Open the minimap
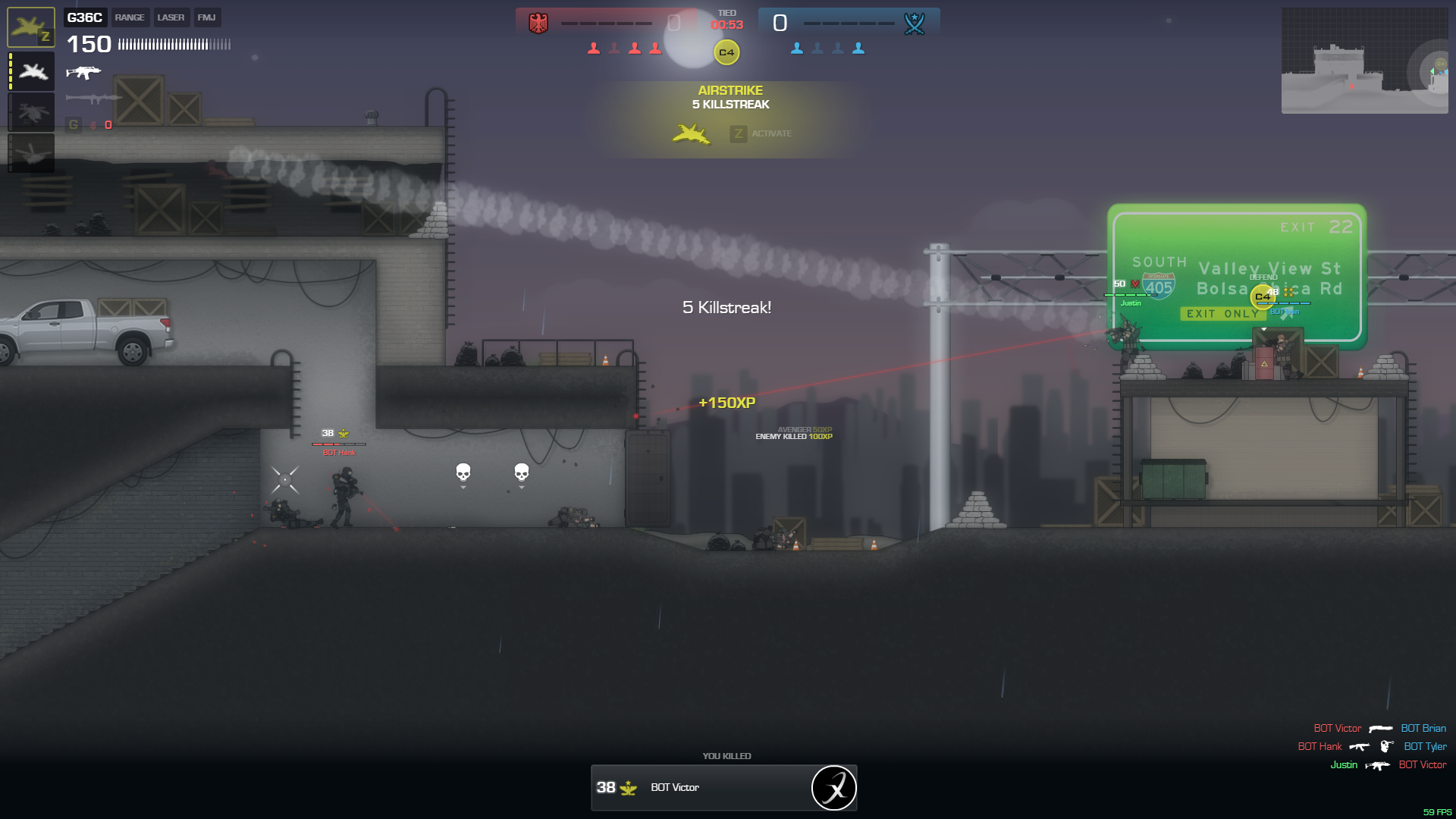The image size is (1456, 819). click(1364, 61)
